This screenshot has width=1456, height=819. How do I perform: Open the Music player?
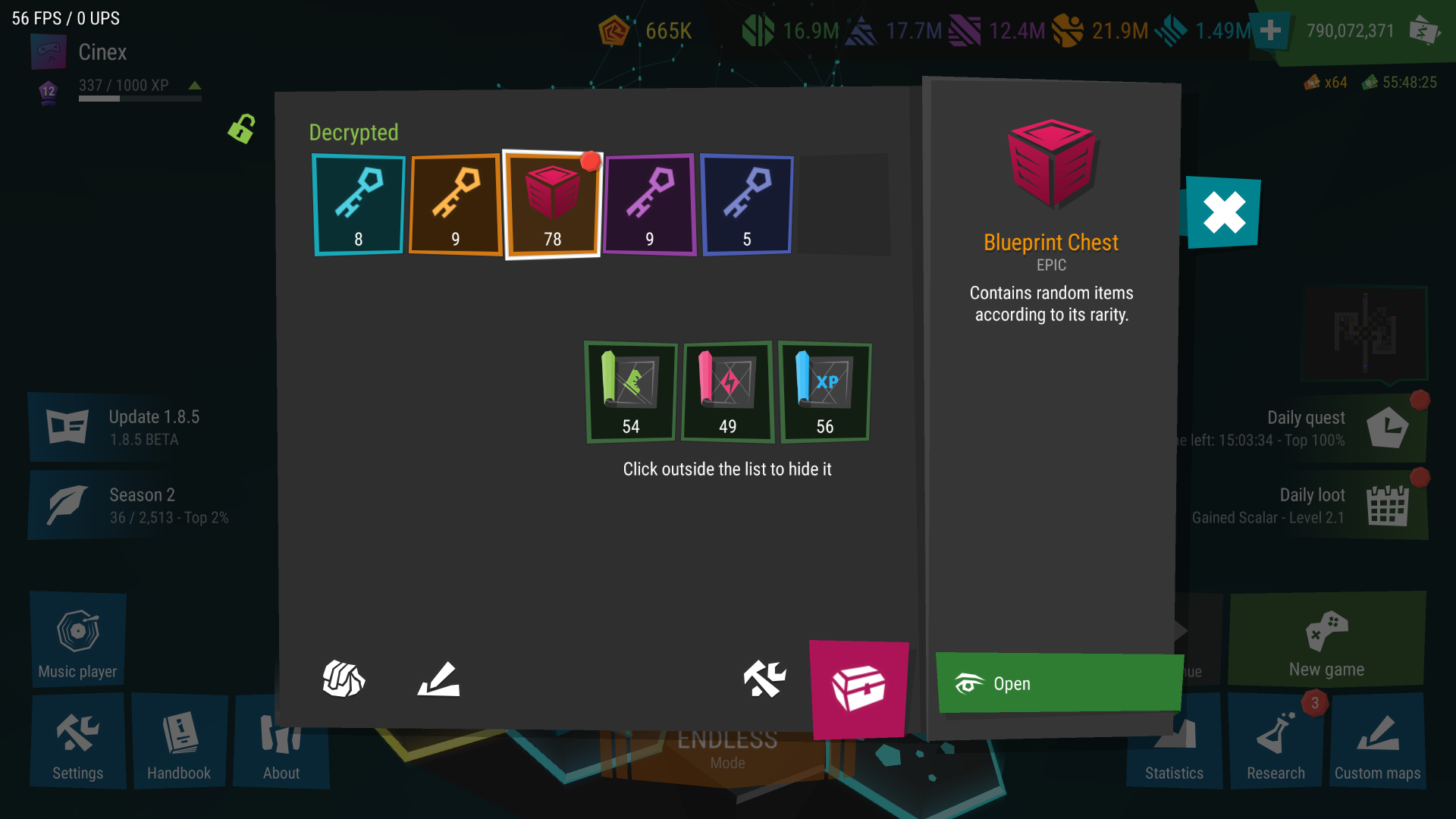coord(78,641)
